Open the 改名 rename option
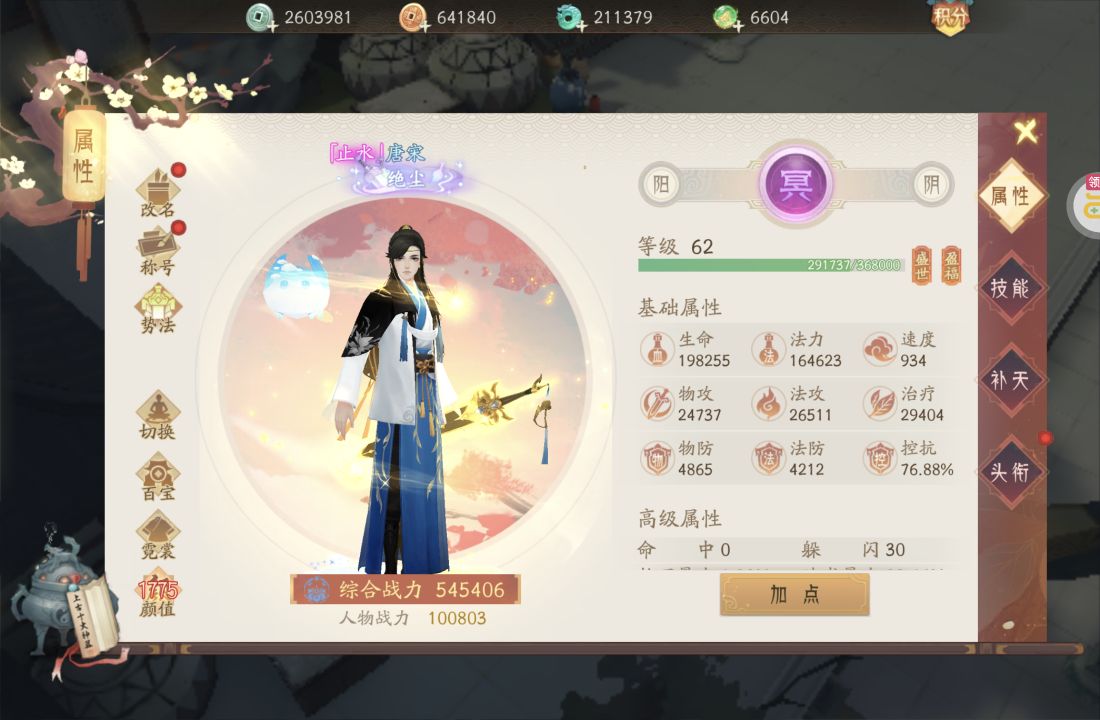This screenshot has height=720, width=1100. point(158,192)
